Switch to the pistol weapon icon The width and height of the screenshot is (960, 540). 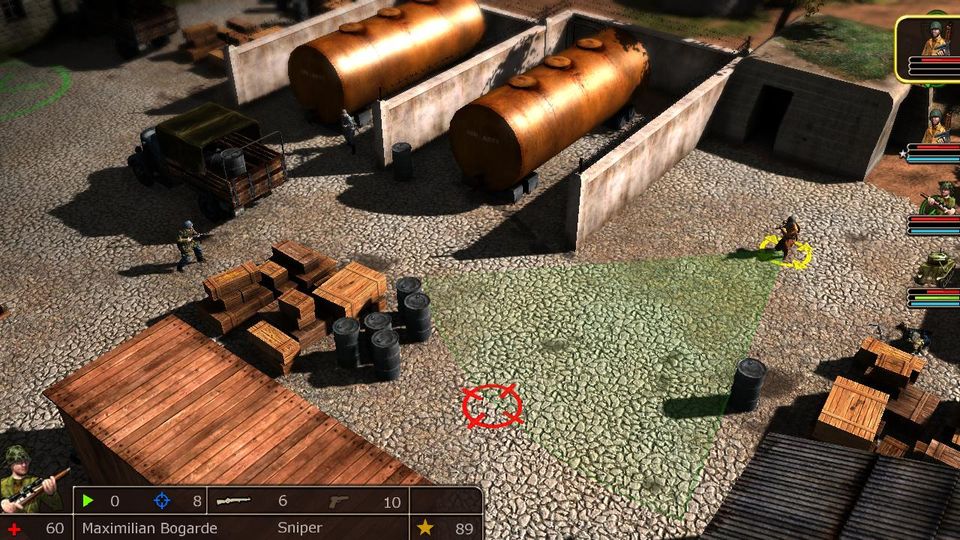(x=341, y=501)
